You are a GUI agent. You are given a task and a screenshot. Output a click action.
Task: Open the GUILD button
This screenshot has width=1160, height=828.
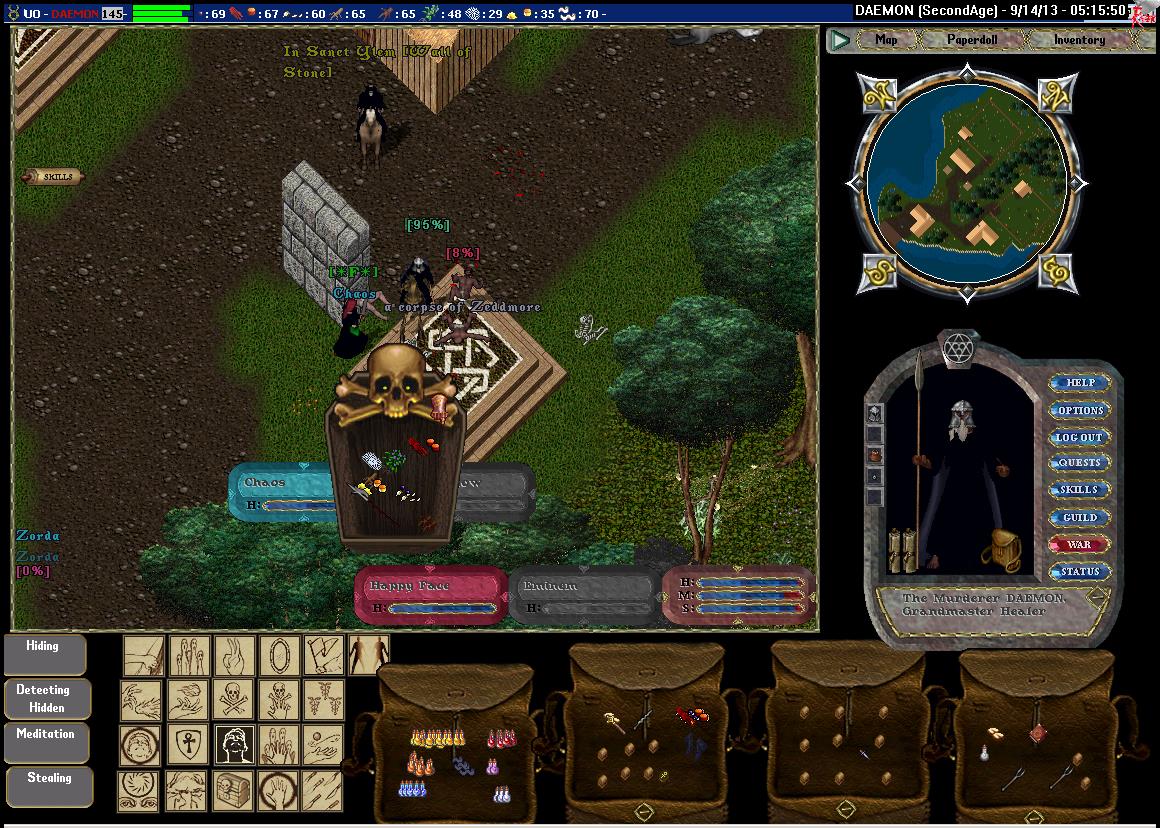click(x=1080, y=517)
